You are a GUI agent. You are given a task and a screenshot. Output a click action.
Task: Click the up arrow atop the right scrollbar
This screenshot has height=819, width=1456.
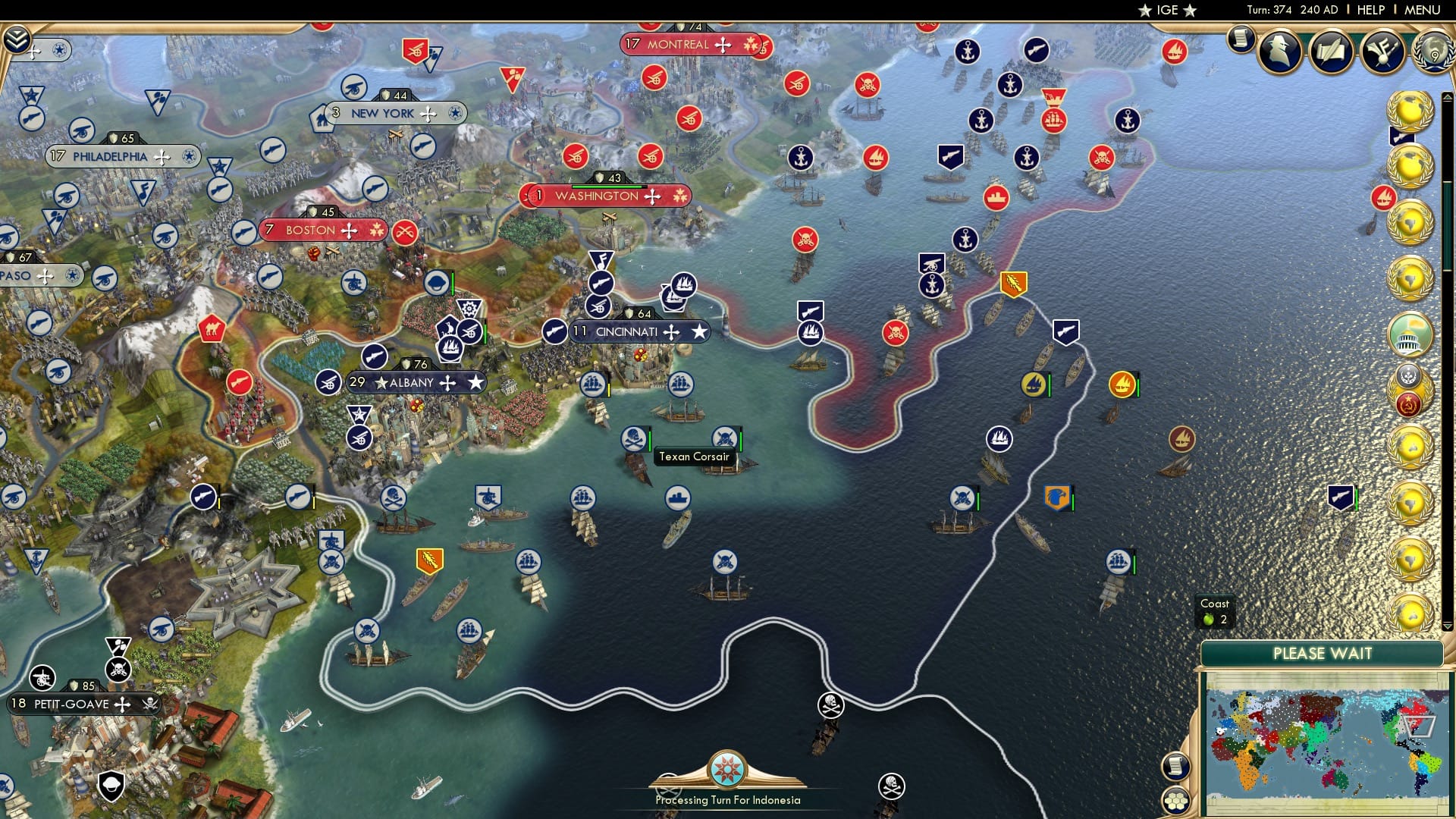[1448, 96]
